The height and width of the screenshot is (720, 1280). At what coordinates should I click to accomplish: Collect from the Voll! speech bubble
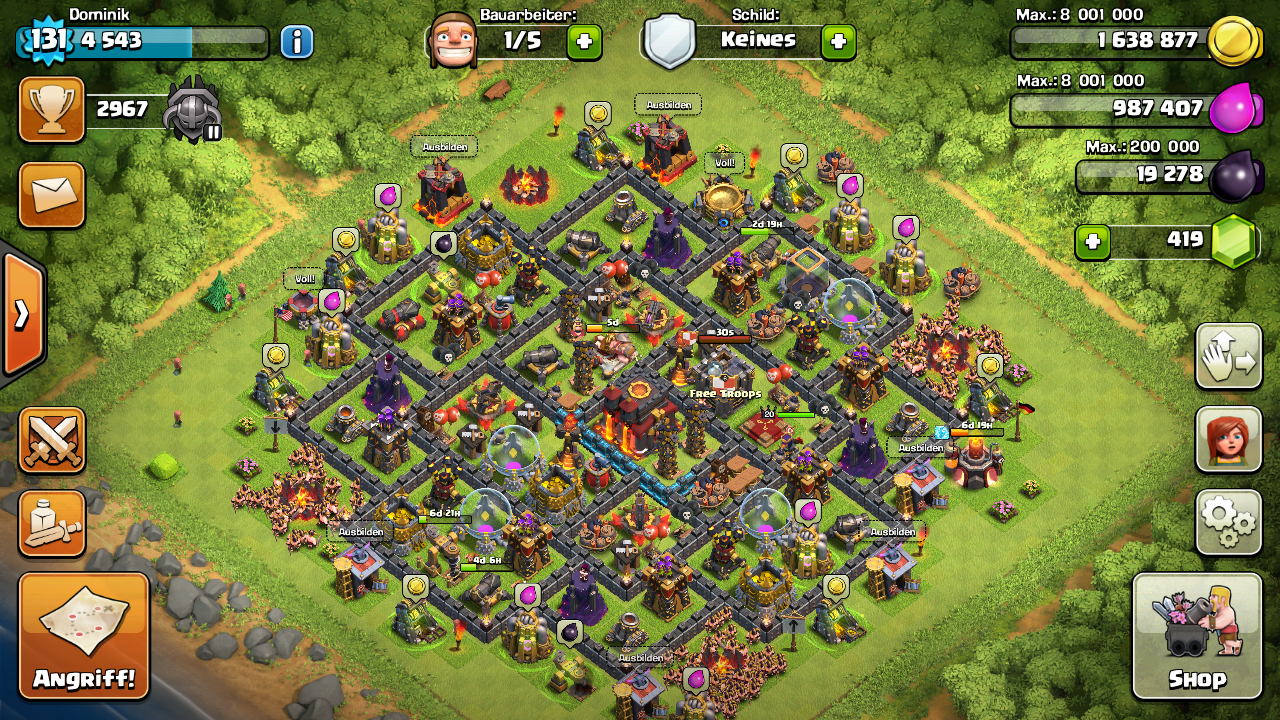tap(724, 162)
